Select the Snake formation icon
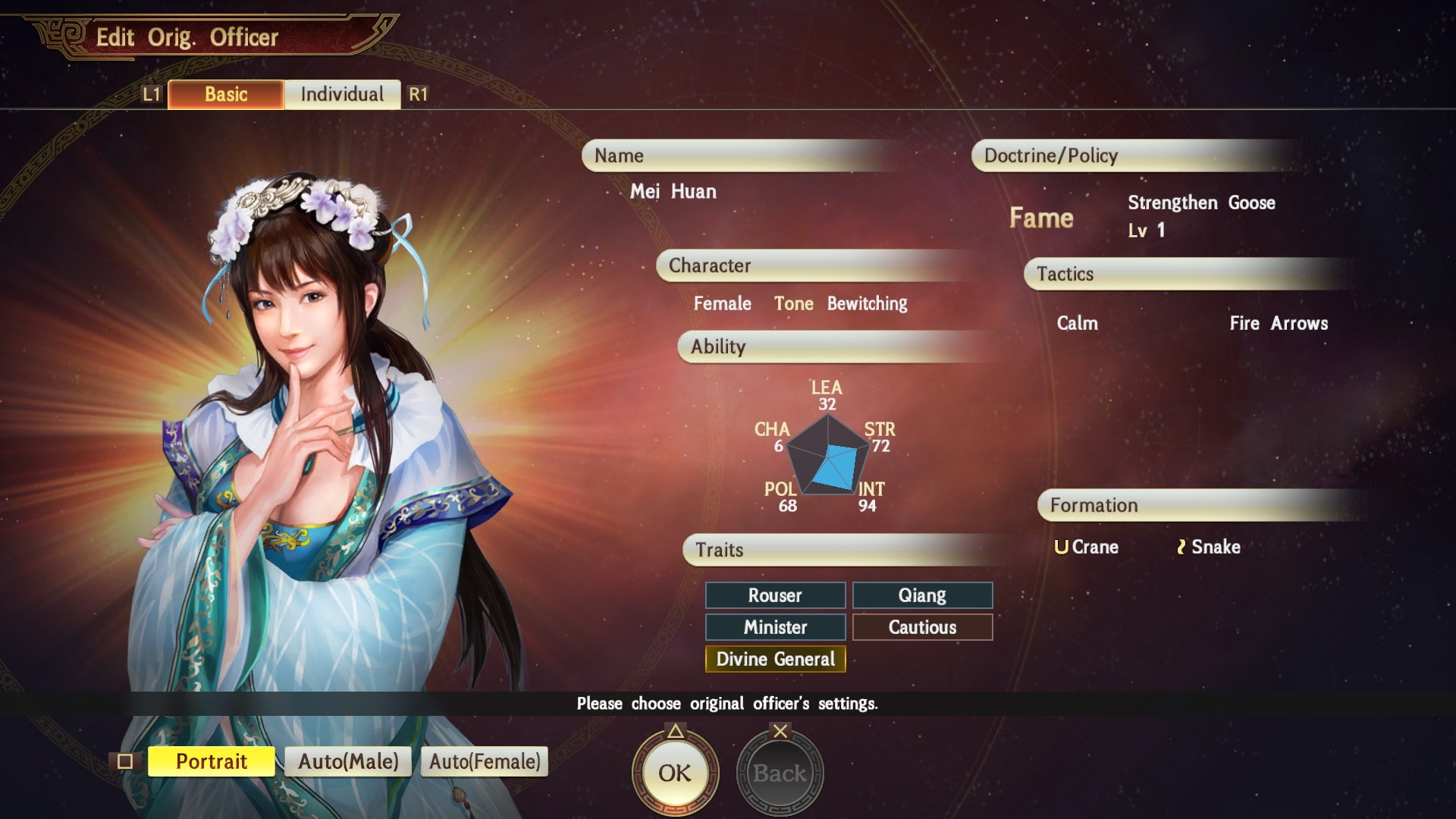The image size is (1456, 819). (x=1181, y=547)
